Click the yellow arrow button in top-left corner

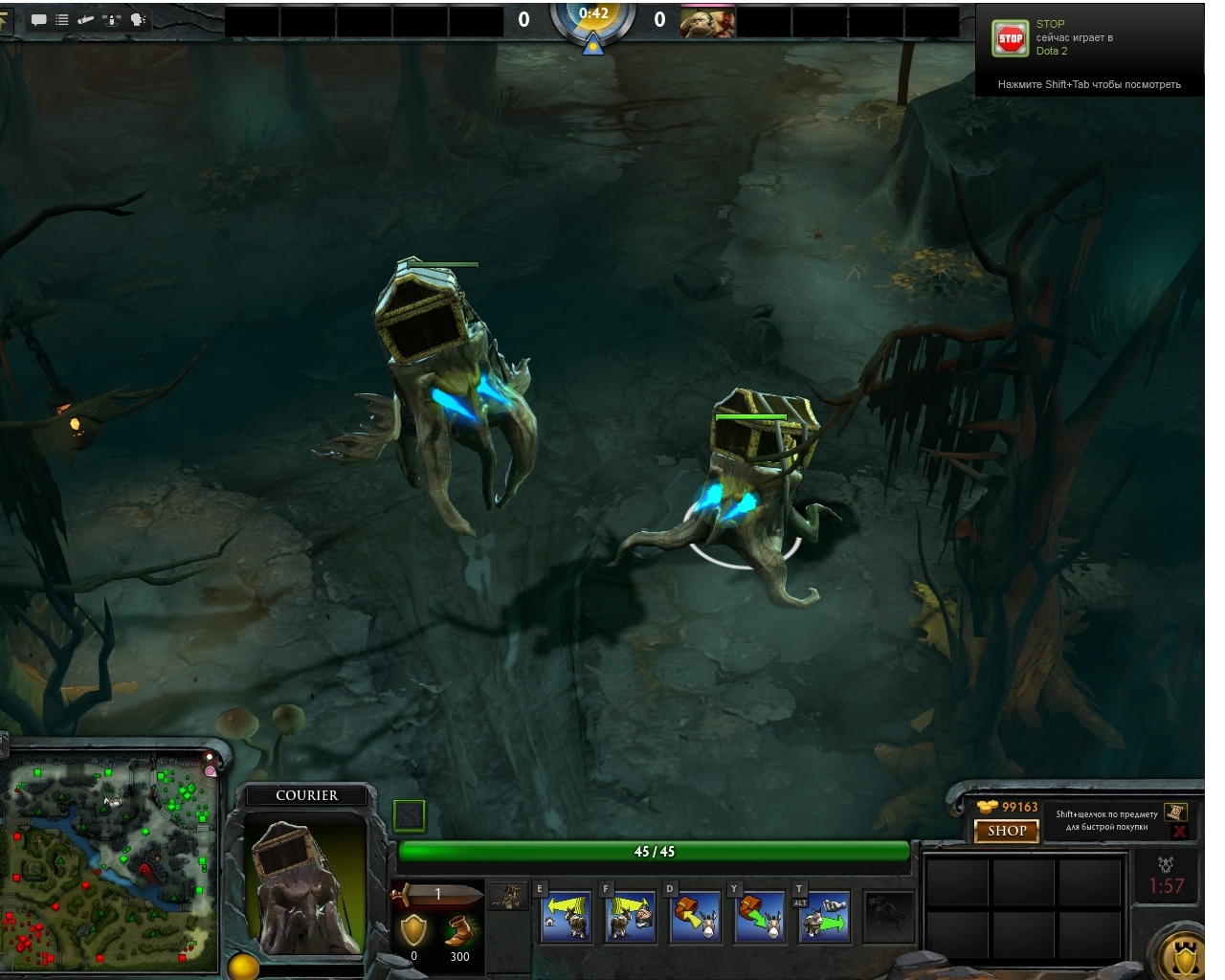tap(5, 20)
